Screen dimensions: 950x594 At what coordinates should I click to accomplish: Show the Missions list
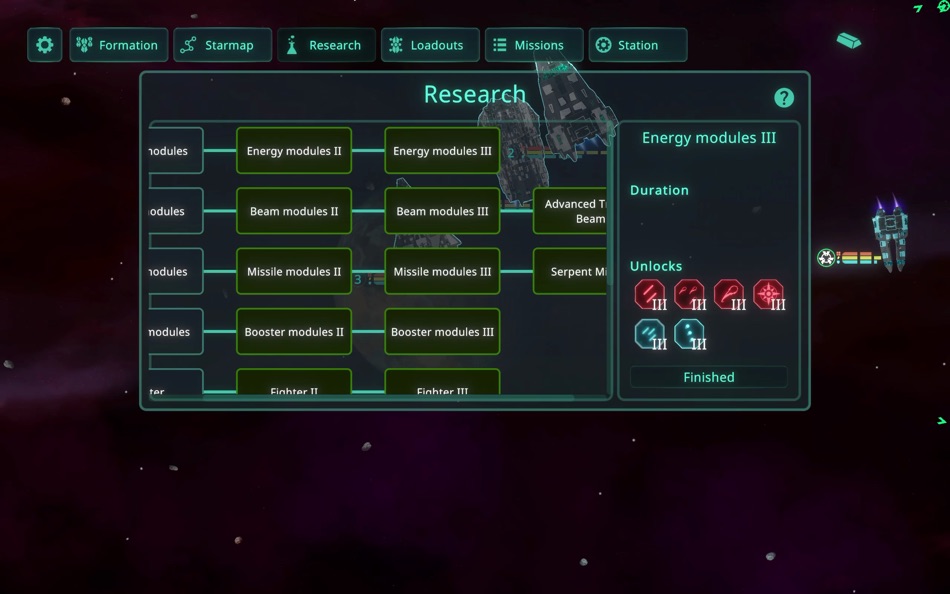pos(534,45)
